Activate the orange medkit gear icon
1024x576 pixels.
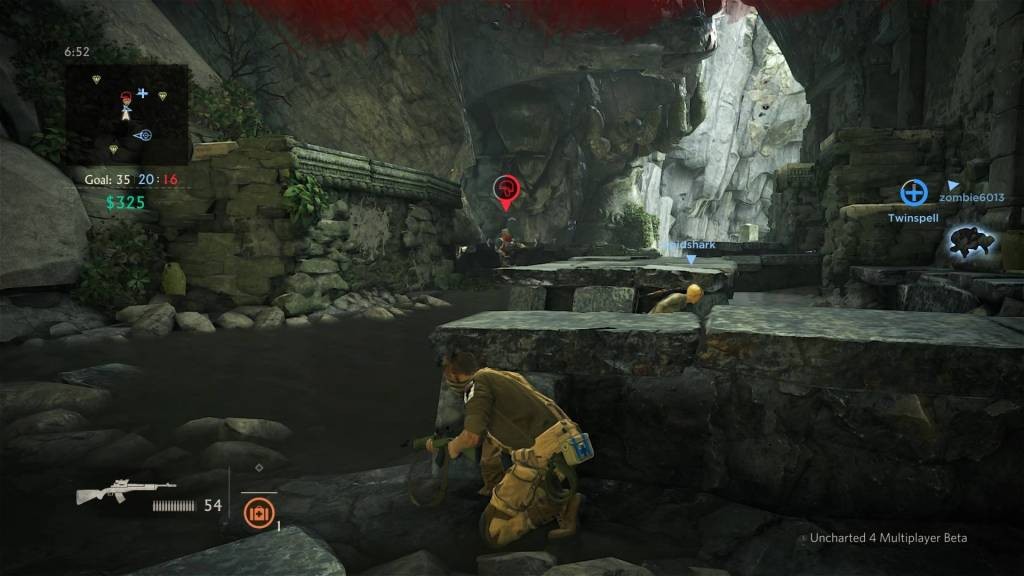(258, 511)
